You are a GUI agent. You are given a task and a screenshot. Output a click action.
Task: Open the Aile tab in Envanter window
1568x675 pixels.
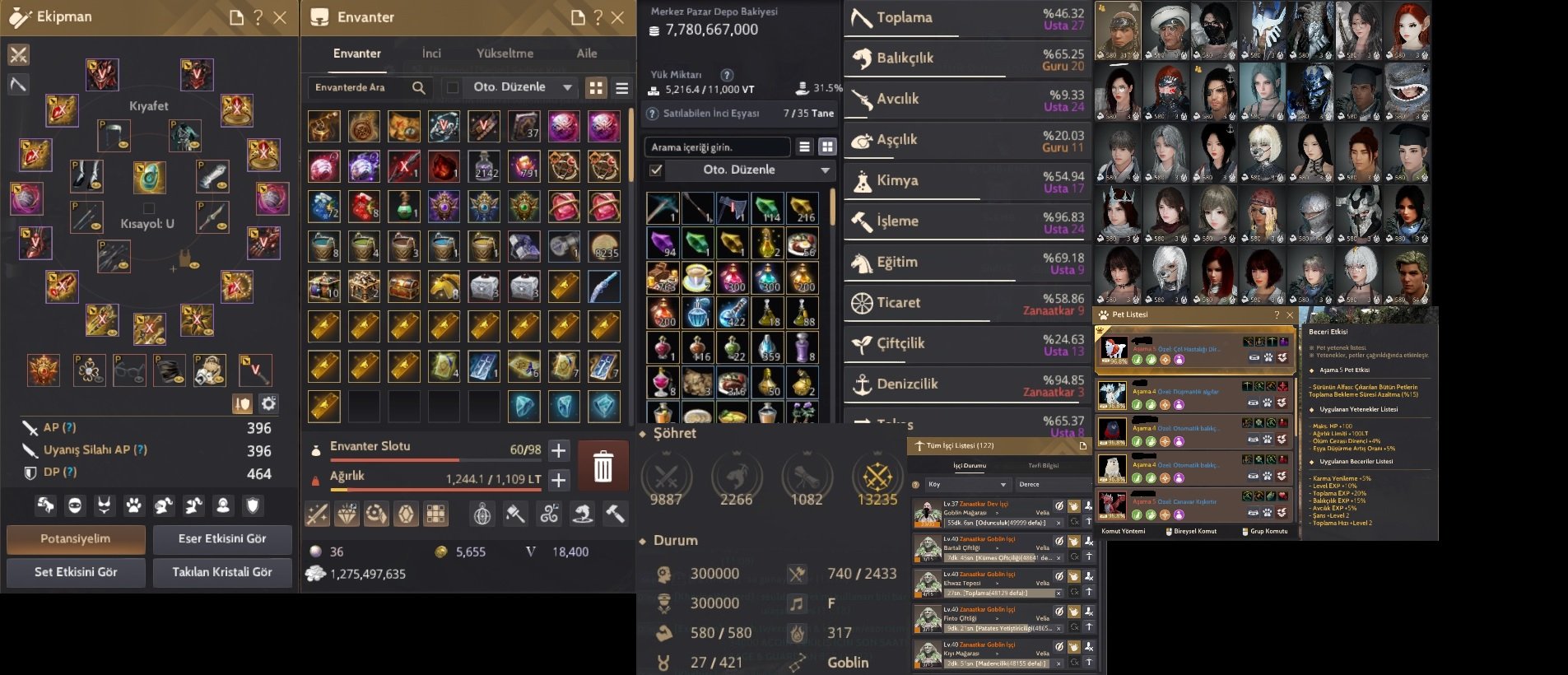(587, 53)
